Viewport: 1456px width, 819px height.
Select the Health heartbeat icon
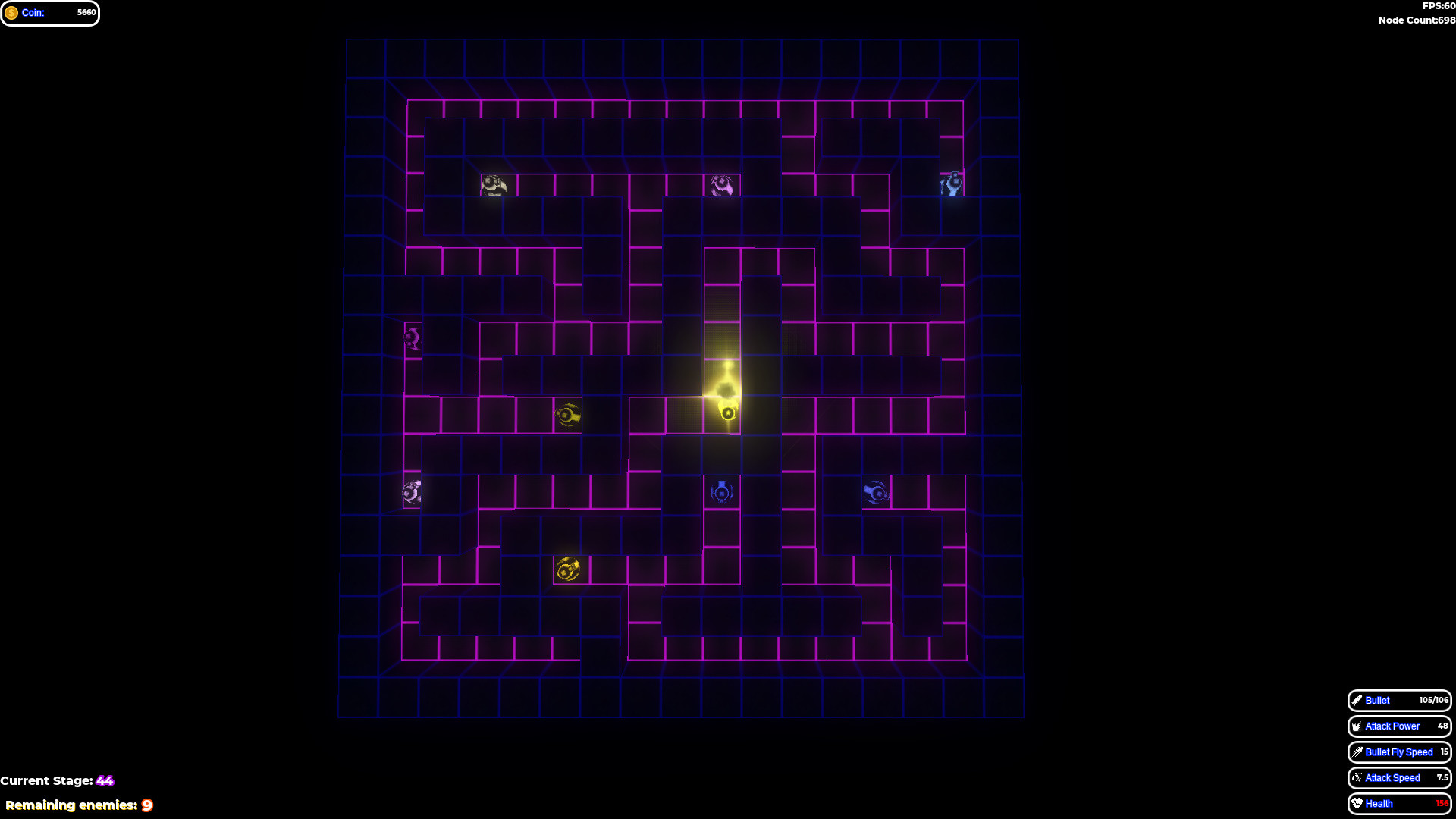pos(1357,803)
